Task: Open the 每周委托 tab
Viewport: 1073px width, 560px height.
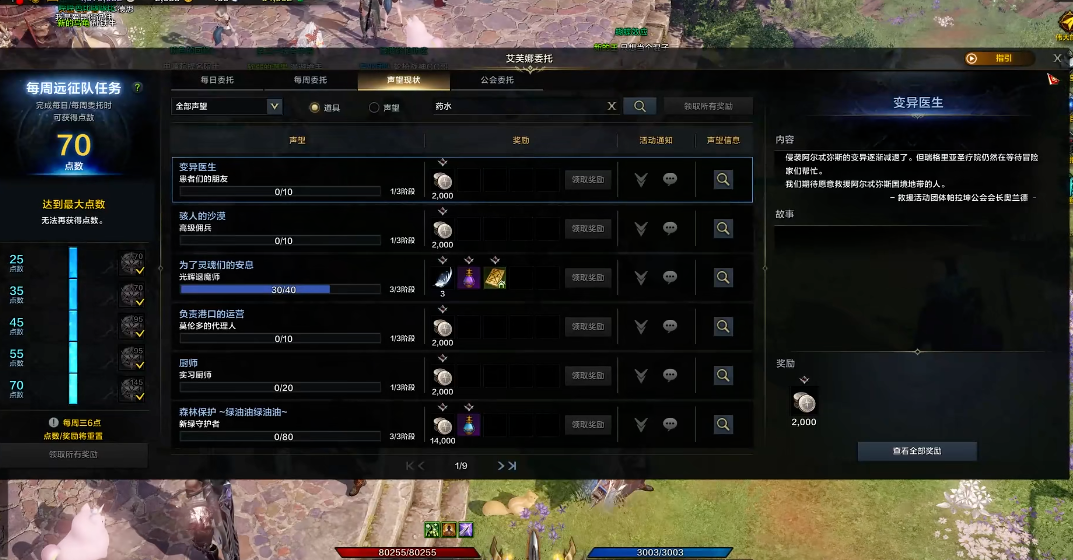Action: 310,80
